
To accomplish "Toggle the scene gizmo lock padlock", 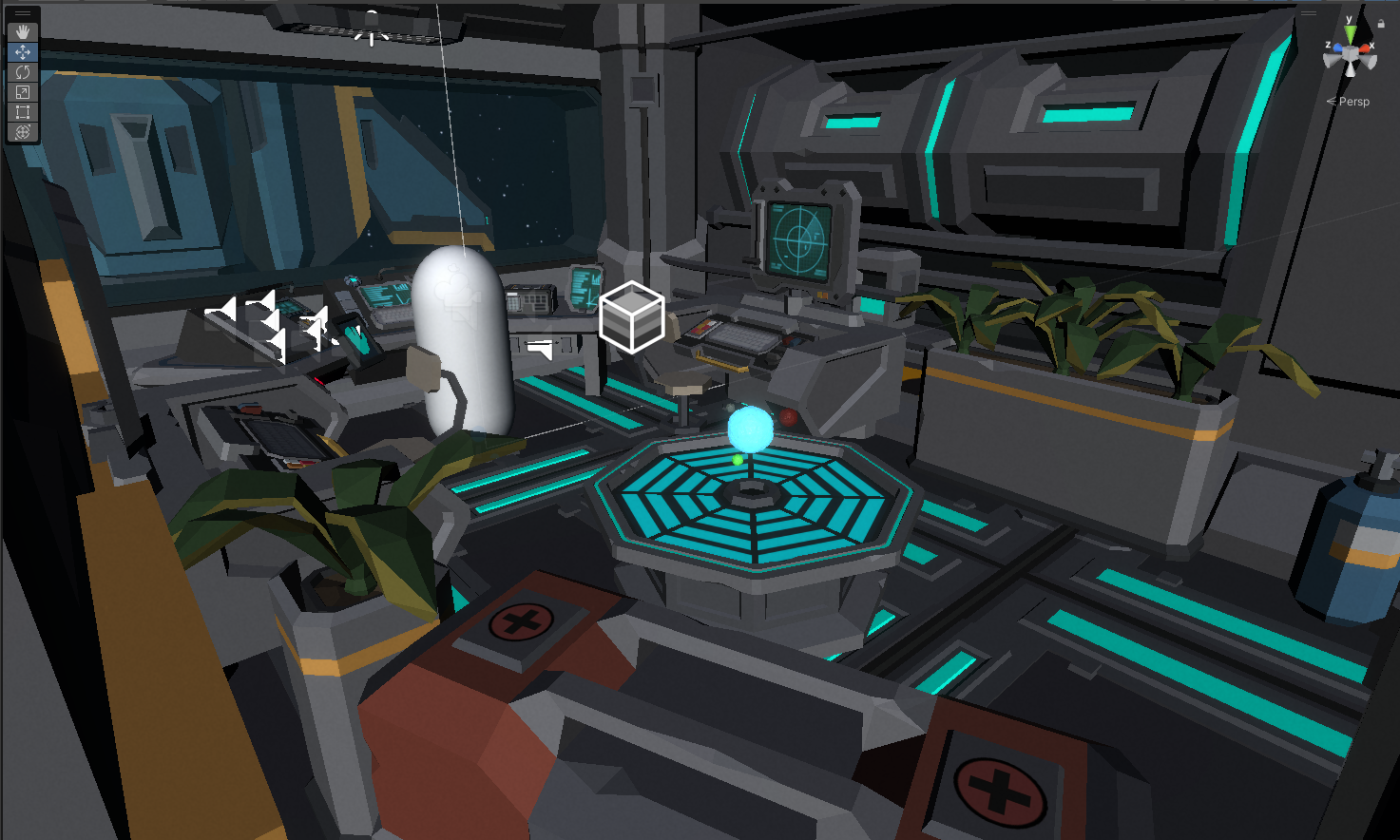I will 1381,24.
